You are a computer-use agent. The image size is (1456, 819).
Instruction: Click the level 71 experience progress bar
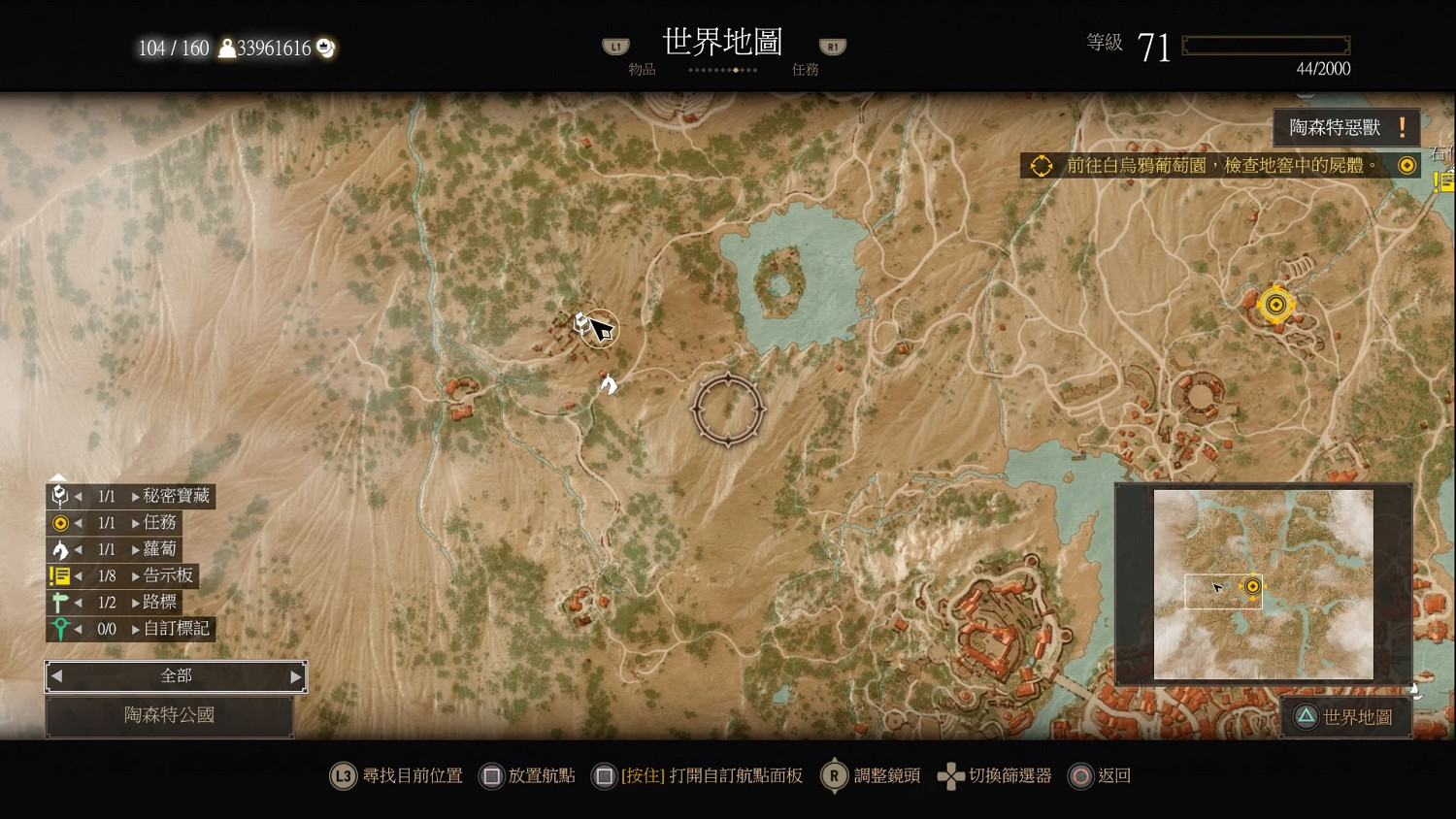1265,44
